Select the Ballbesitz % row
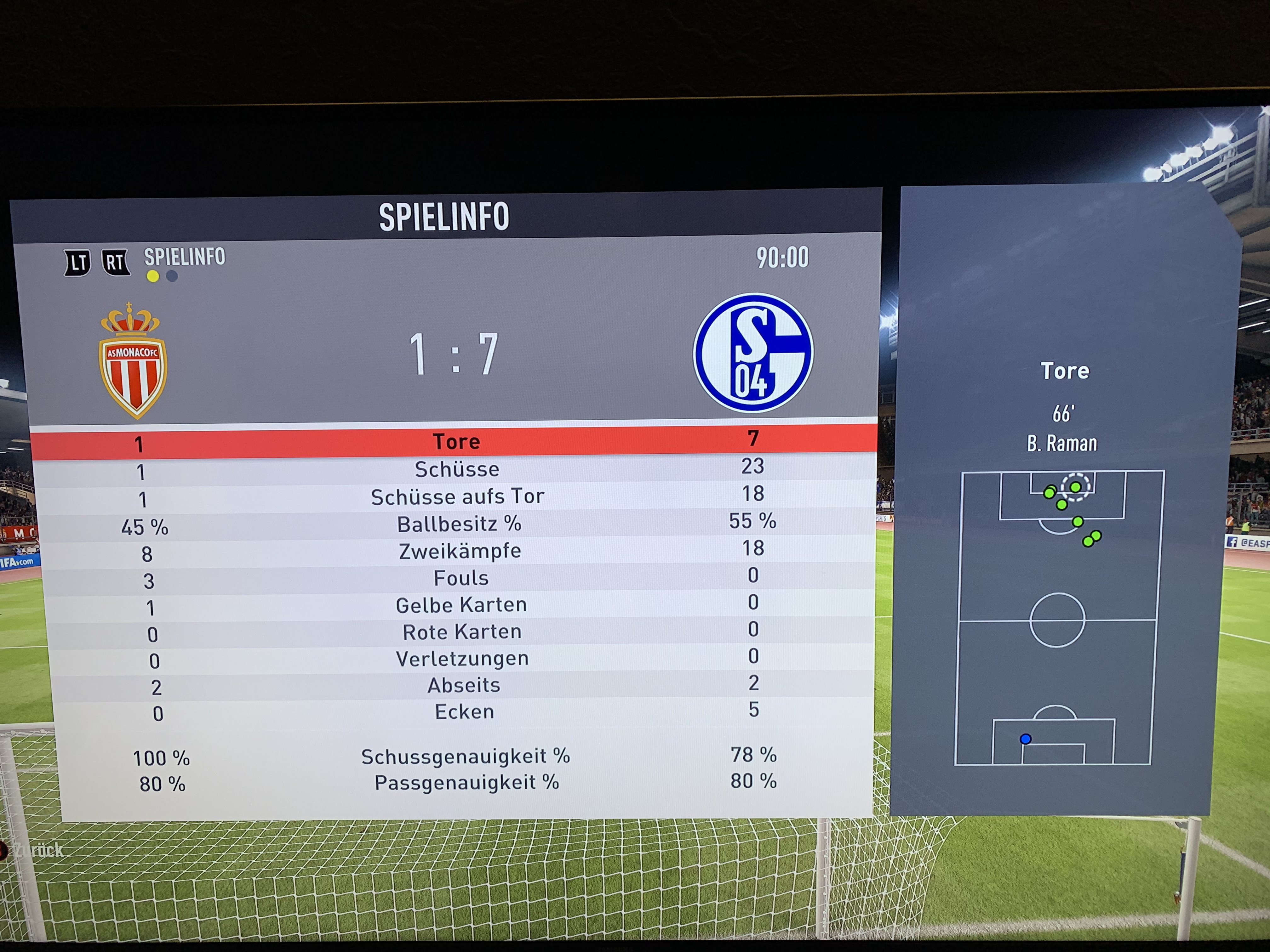 459,524
